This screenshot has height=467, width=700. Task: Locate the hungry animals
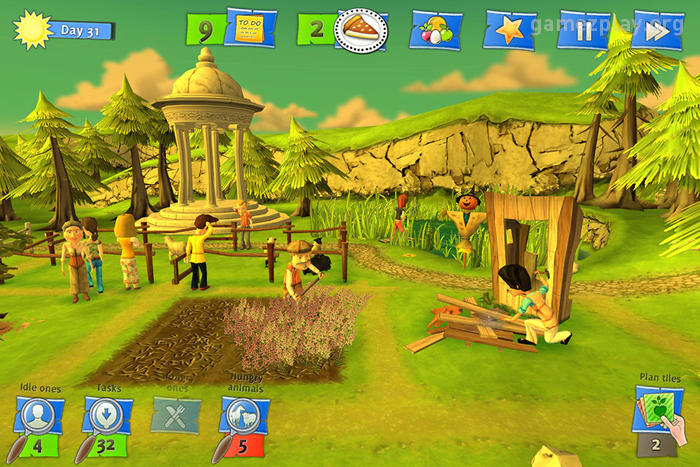click(x=243, y=415)
